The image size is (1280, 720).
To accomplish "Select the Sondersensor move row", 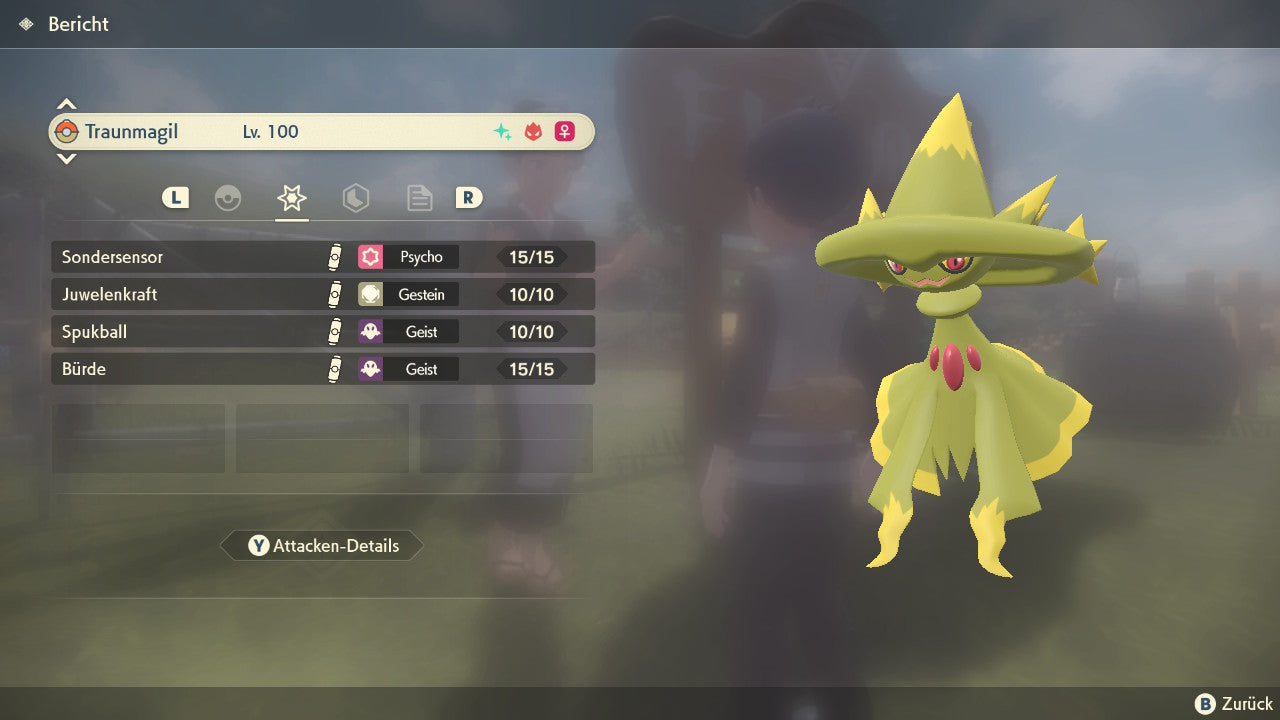I will click(322, 257).
